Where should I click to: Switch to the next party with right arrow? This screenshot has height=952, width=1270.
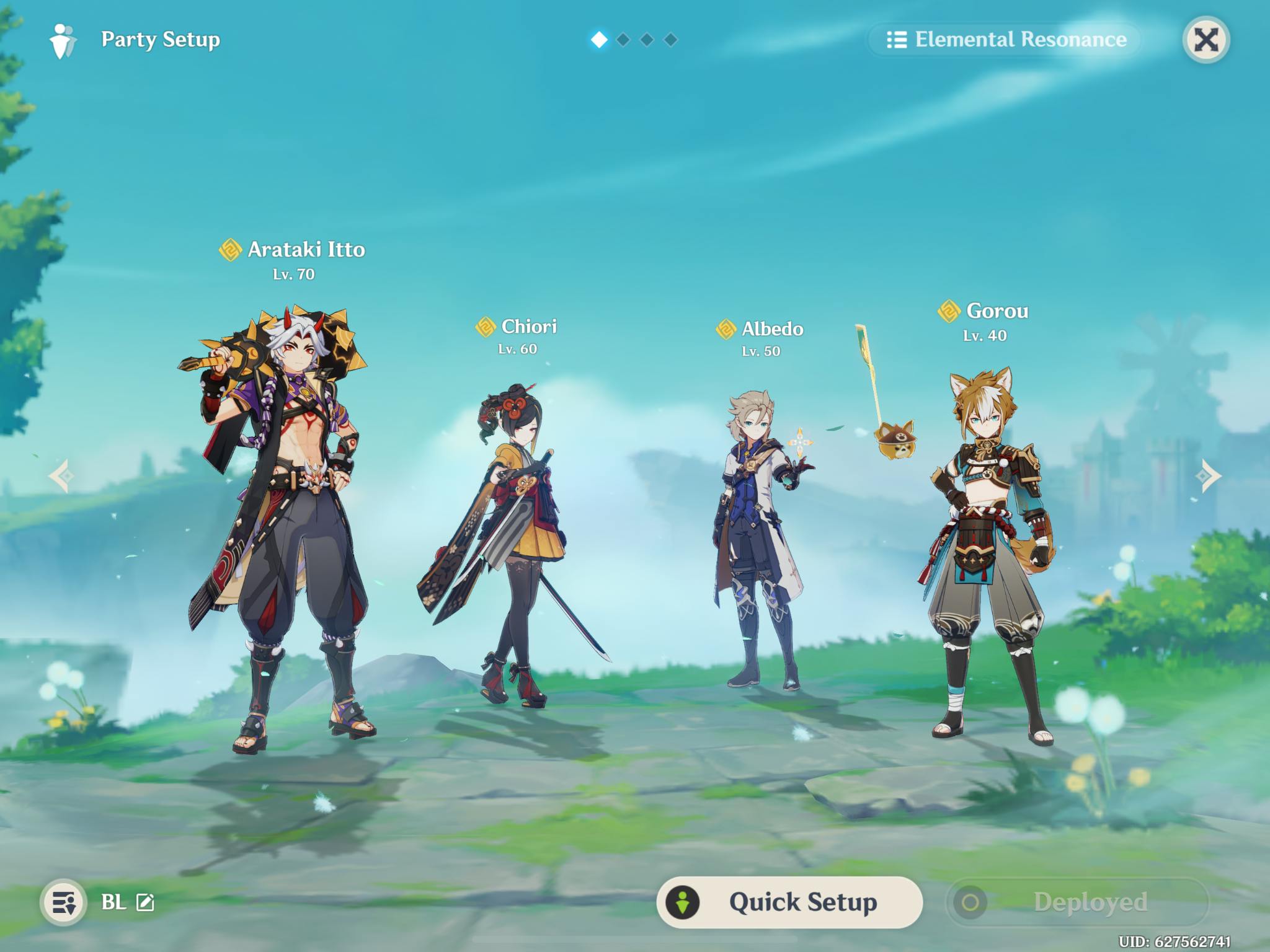pyautogui.click(x=1207, y=476)
